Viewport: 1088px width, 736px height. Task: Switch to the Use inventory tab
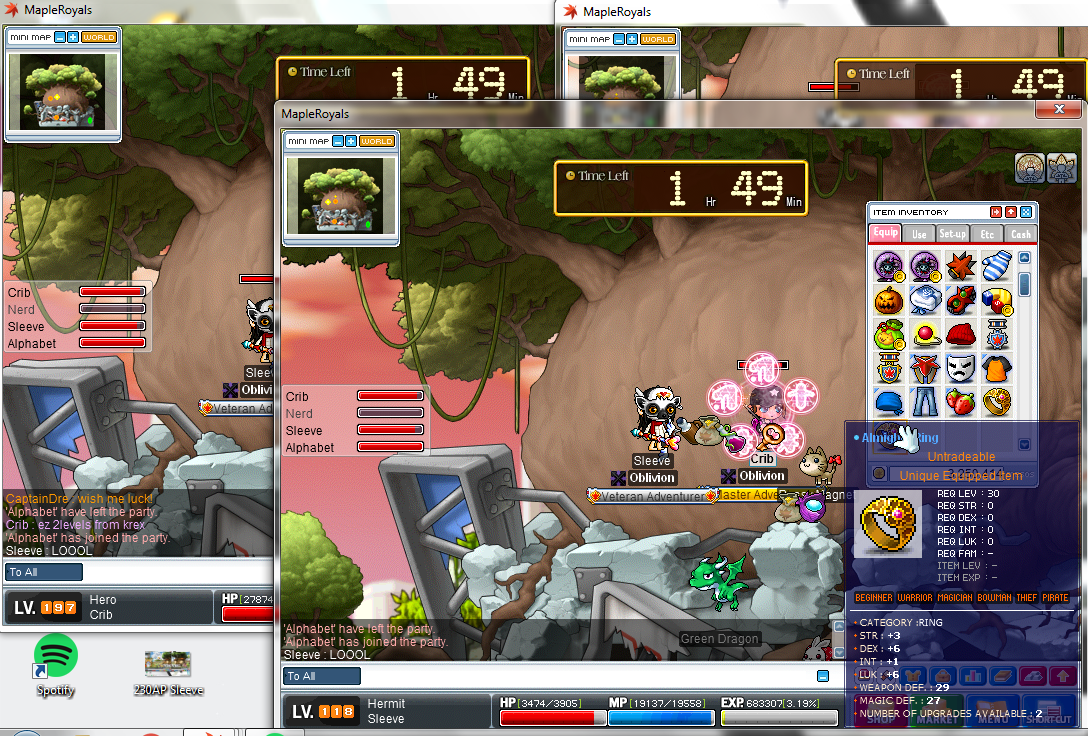point(918,233)
